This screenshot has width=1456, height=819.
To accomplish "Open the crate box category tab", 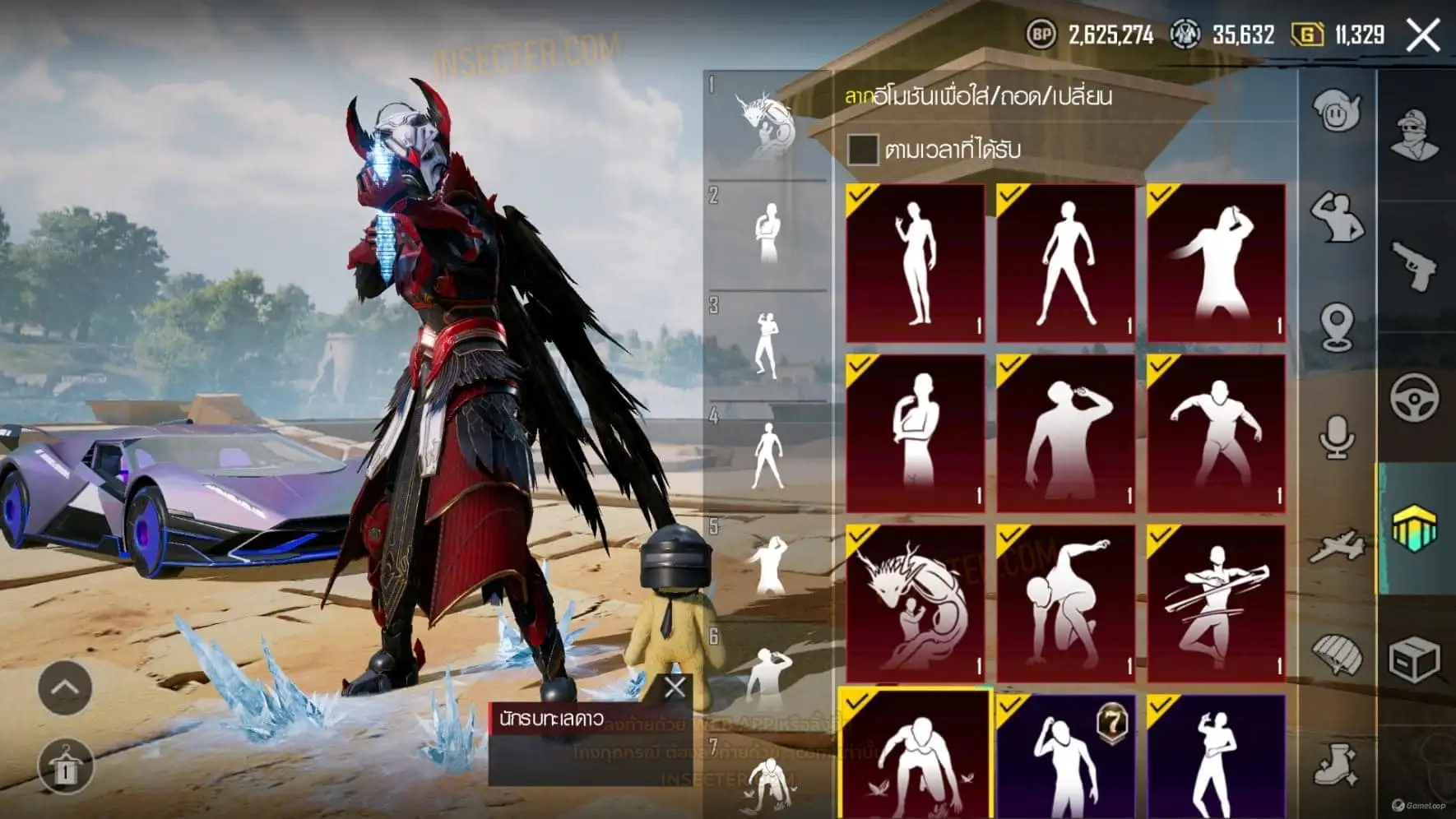I will 1415,660.
